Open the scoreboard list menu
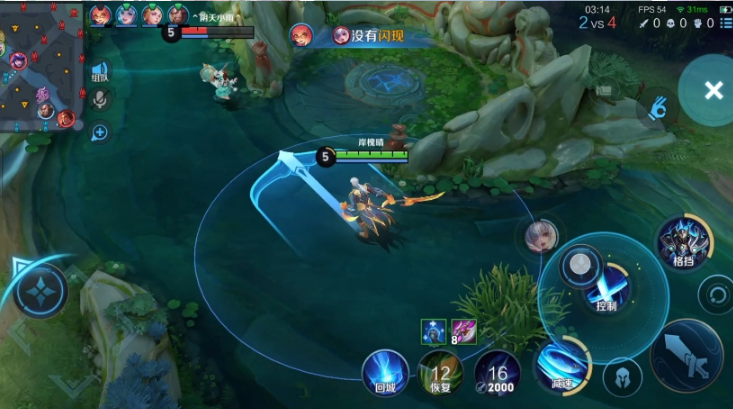Image resolution: width=733 pixels, height=409 pixels. pos(725,23)
